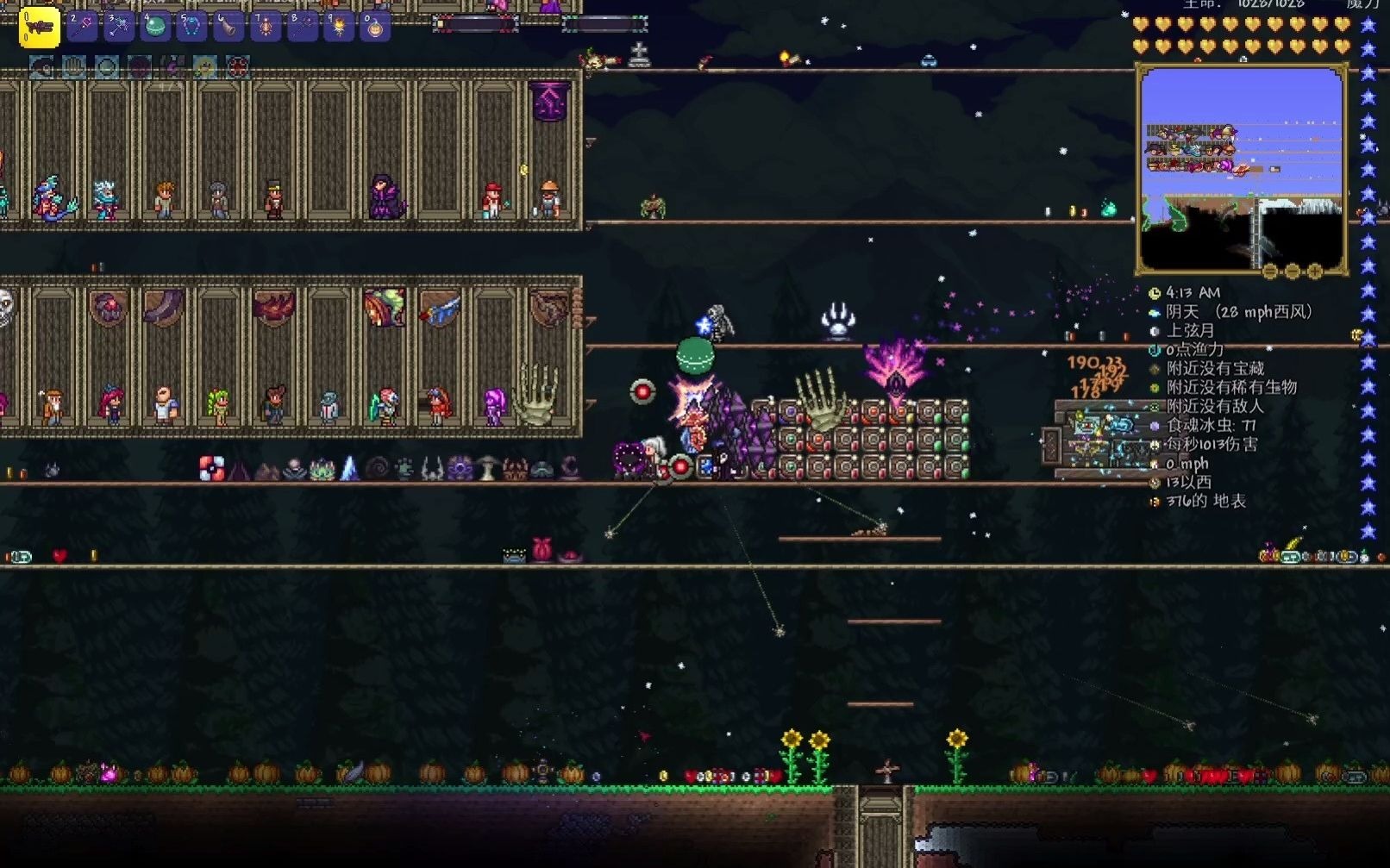
Task: Select the pumpkin item in hotbar slot 0
Action: (x=375, y=27)
